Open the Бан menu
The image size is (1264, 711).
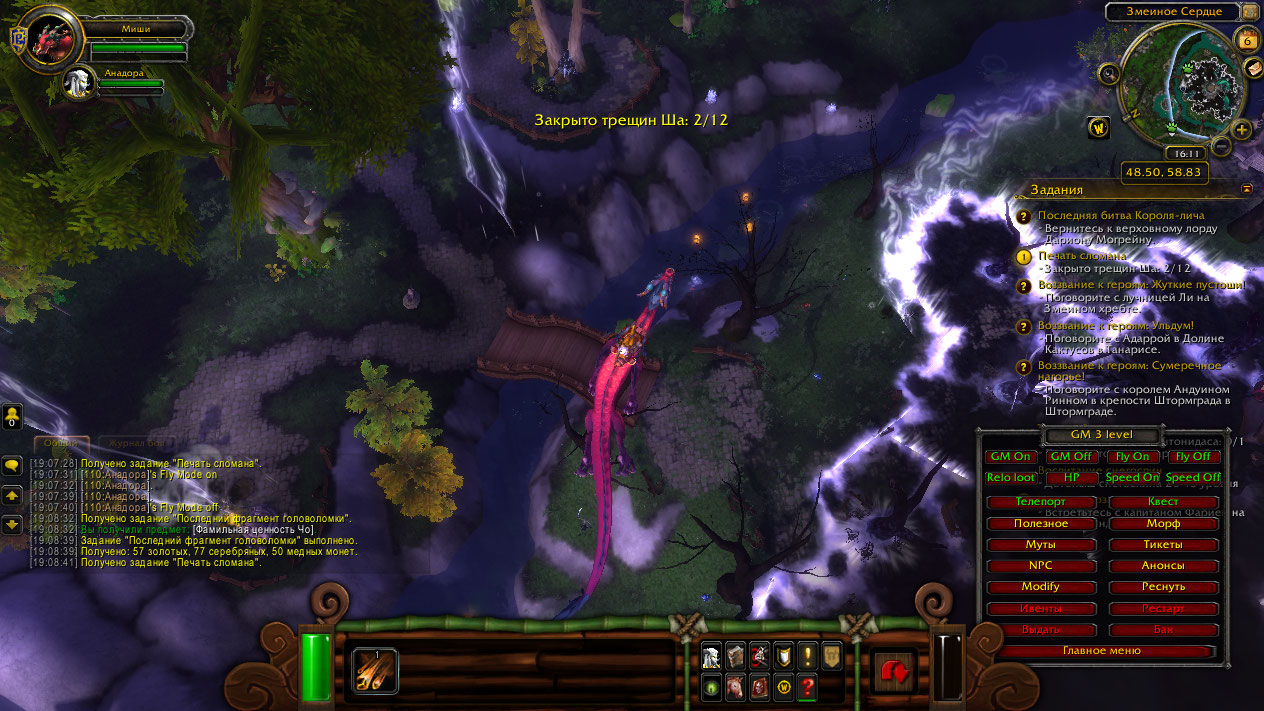pyautogui.click(x=1163, y=630)
